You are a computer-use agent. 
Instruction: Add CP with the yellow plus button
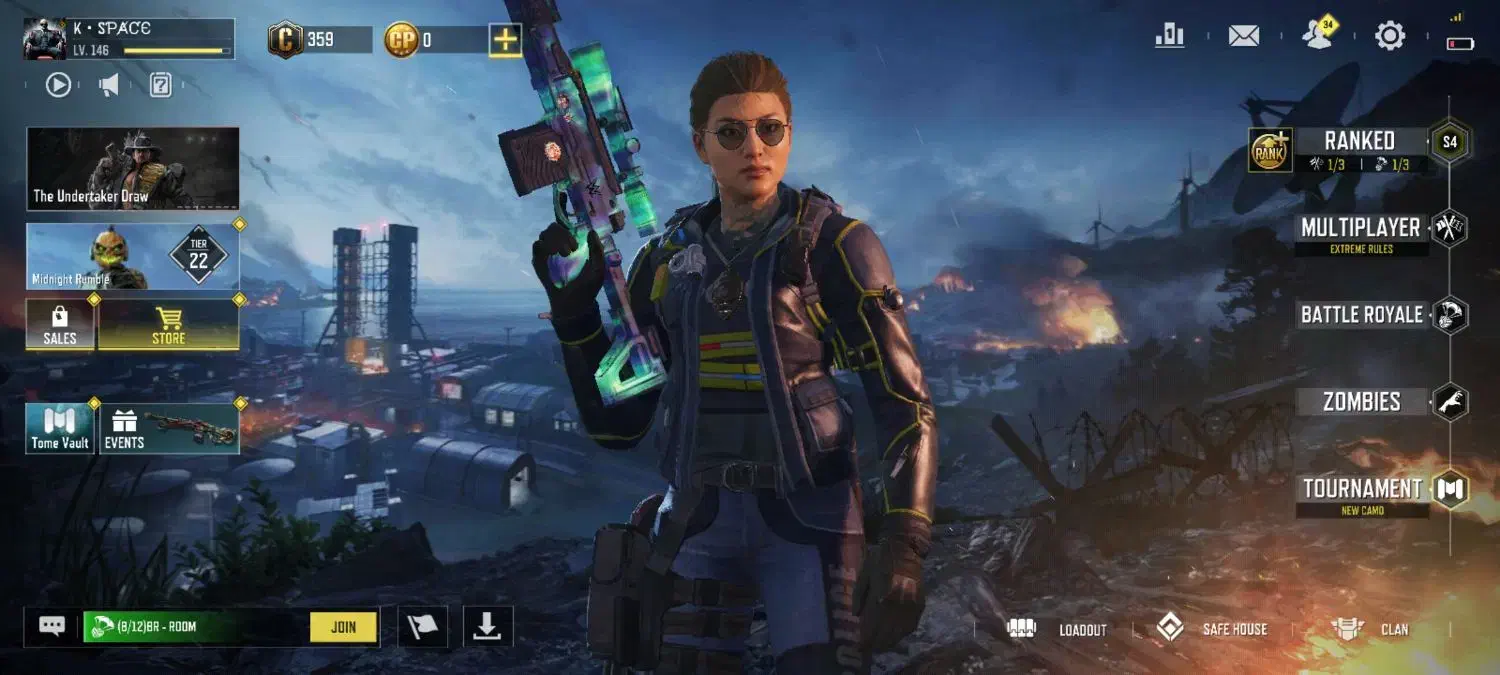(505, 40)
